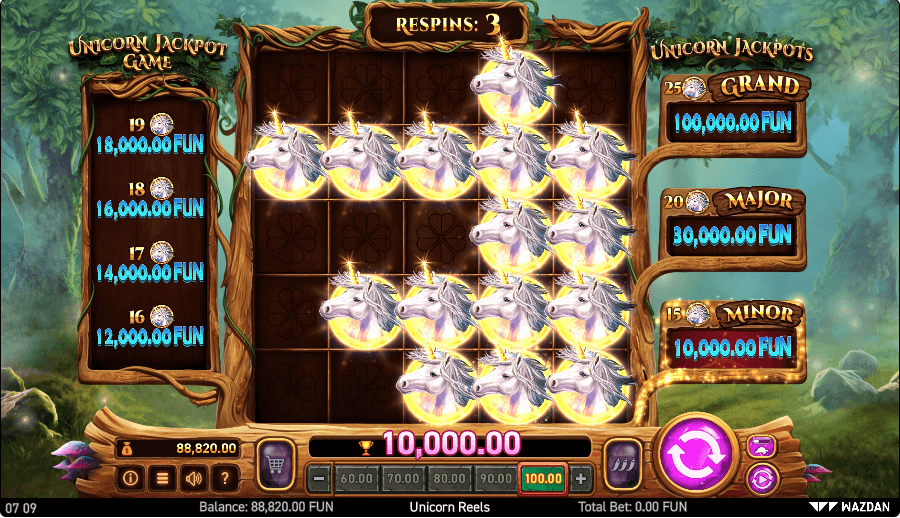
Task: Open the shopping cart bonus buy
Action: (274, 465)
